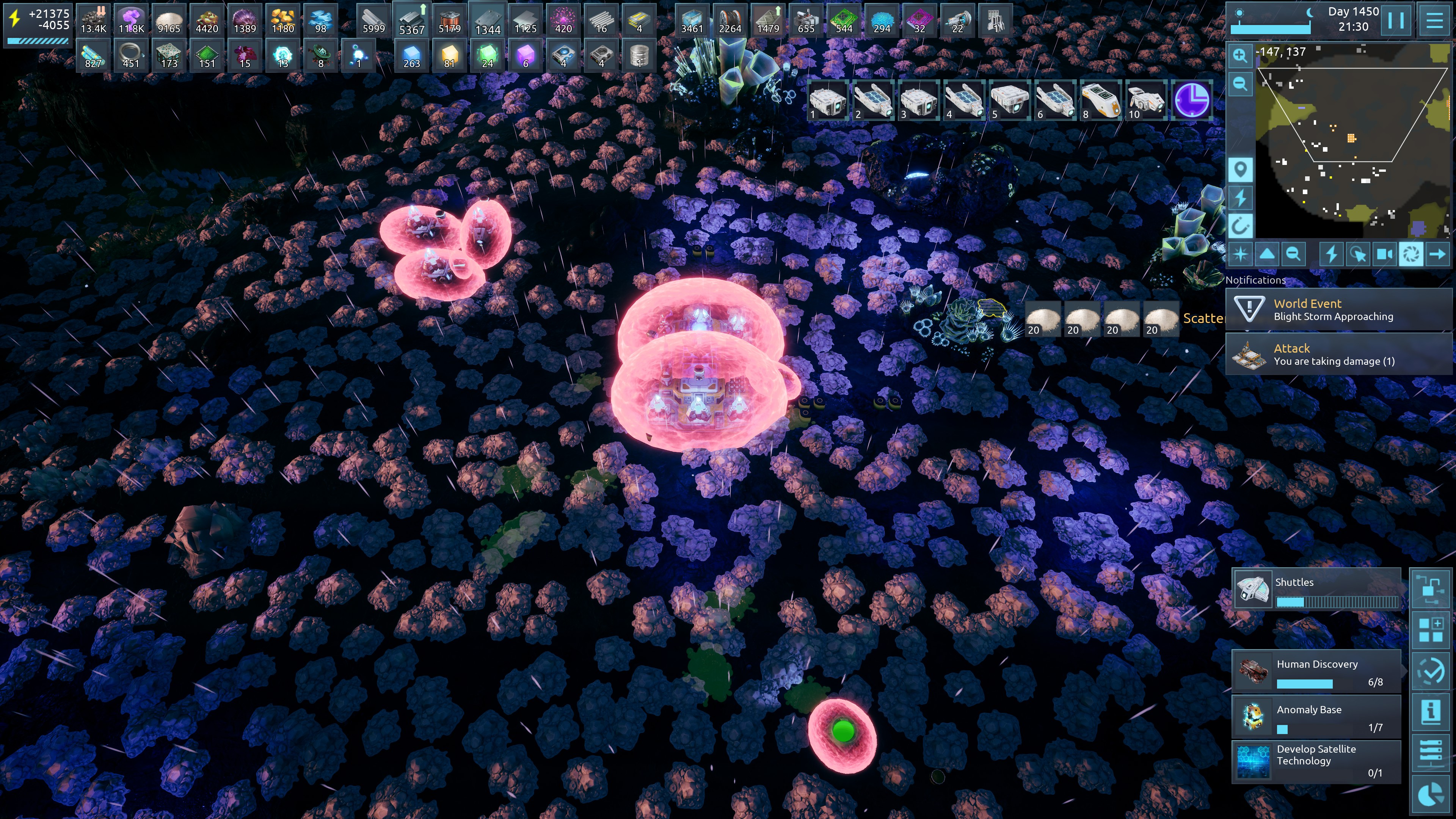Select the Human Discovery objective

(1316, 672)
